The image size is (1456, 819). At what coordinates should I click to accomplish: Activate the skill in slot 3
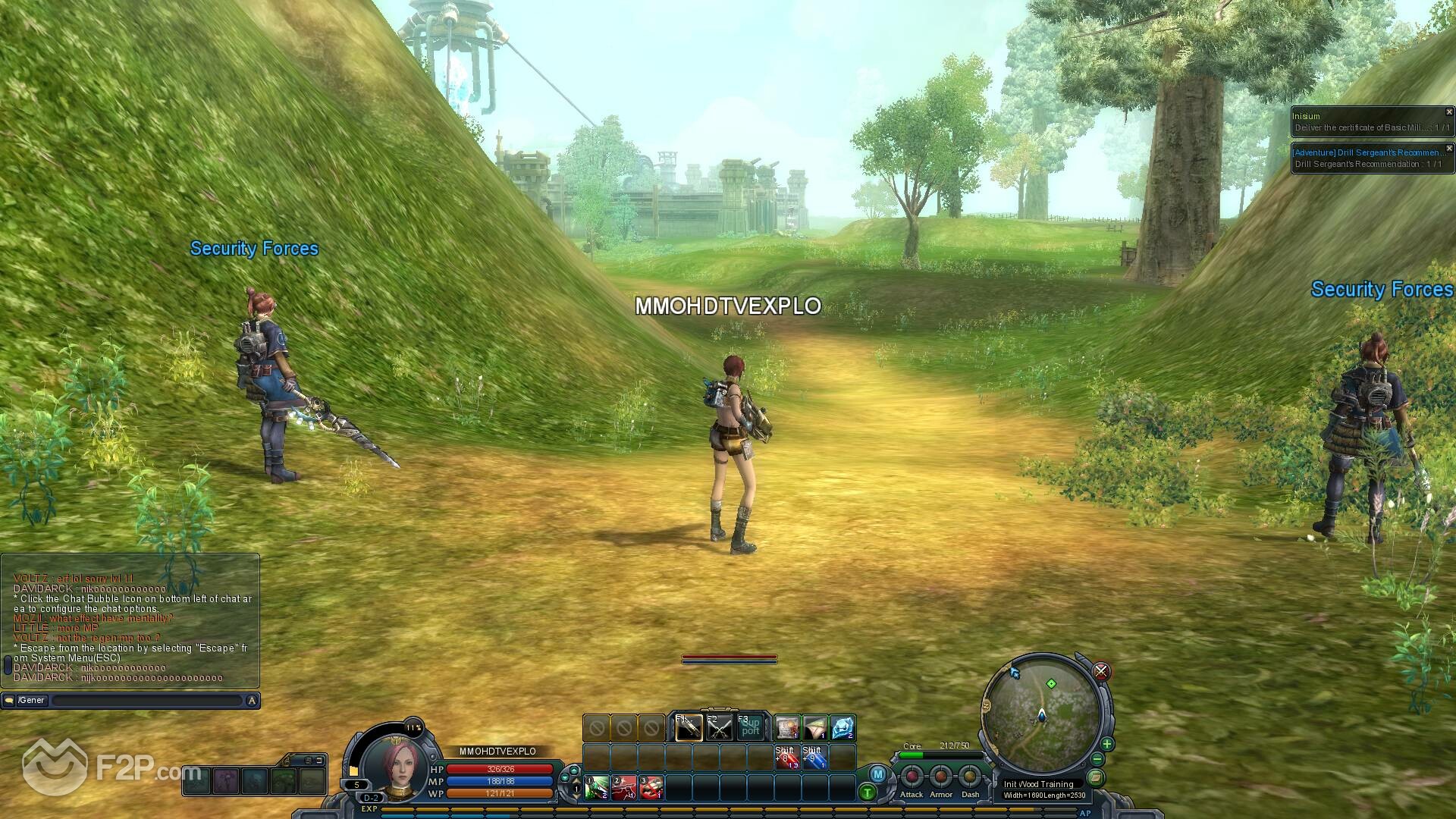pos(651,788)
